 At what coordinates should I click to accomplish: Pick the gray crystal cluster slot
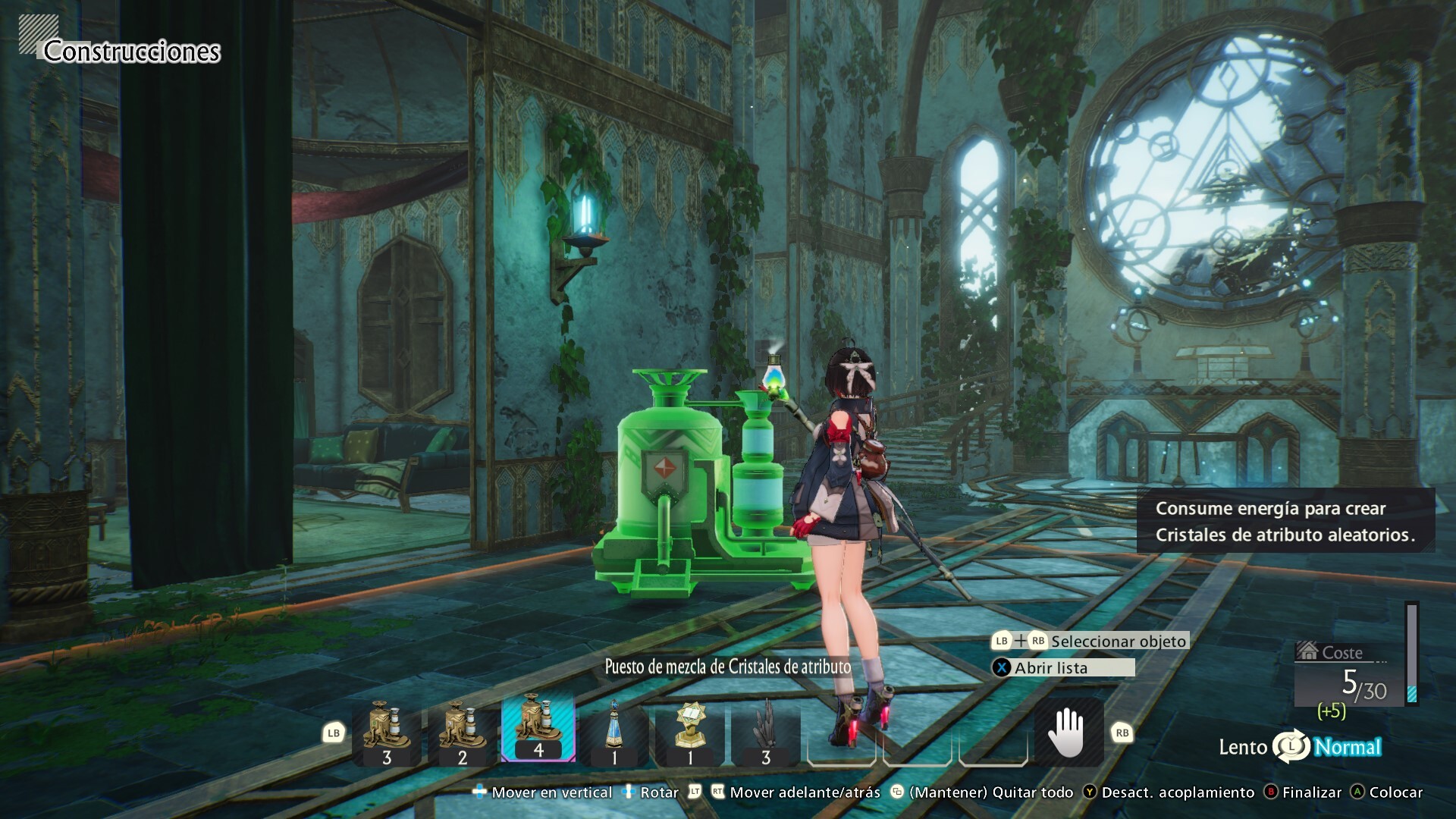pos(765,731)
